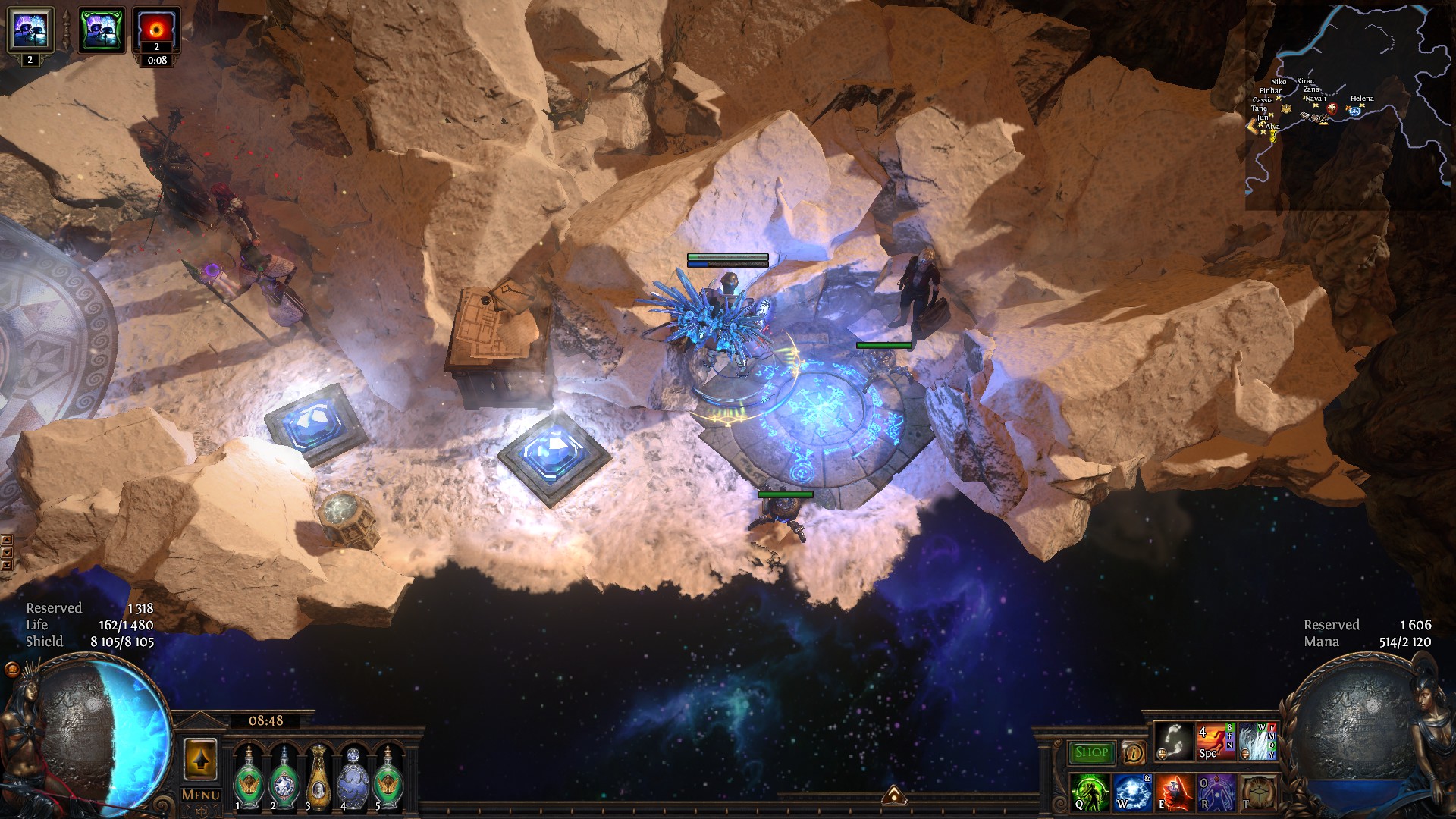This screenshot has height=819, width=1456.
Task: Activate the red fist E skill
Action: coord(1173,792)
